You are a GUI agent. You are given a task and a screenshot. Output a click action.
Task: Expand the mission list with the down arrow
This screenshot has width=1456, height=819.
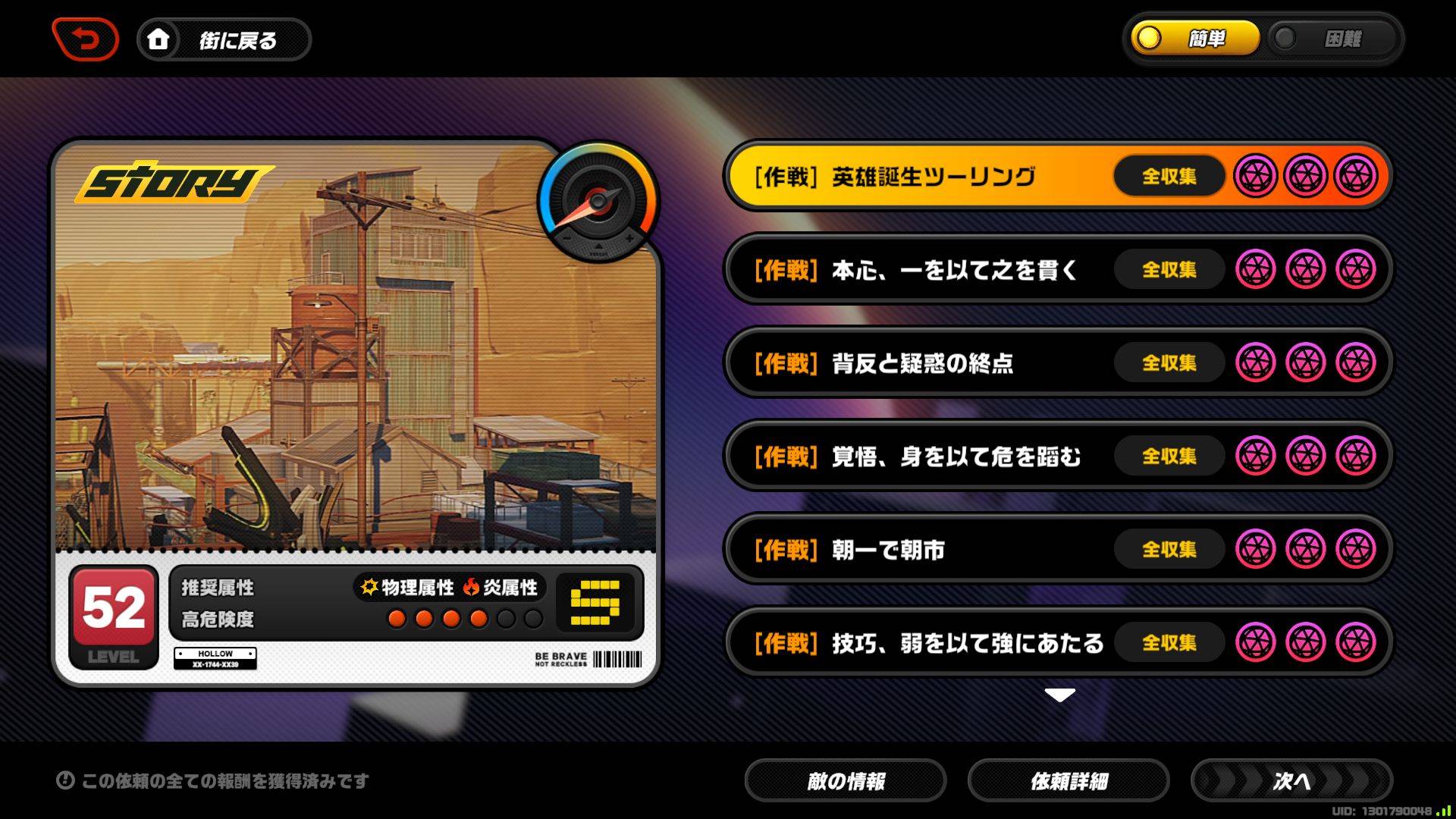[x=1059, y=692]
